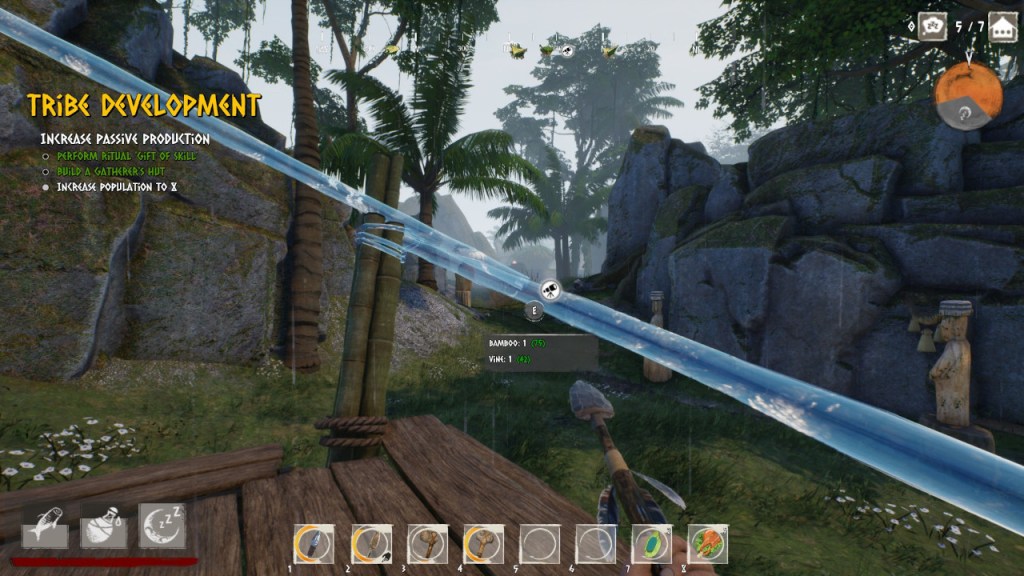Click the 'Perform Ritual Gift of Skill' objective
The height and width of the screenshot is (576, 1024).
tap(126, 156)
